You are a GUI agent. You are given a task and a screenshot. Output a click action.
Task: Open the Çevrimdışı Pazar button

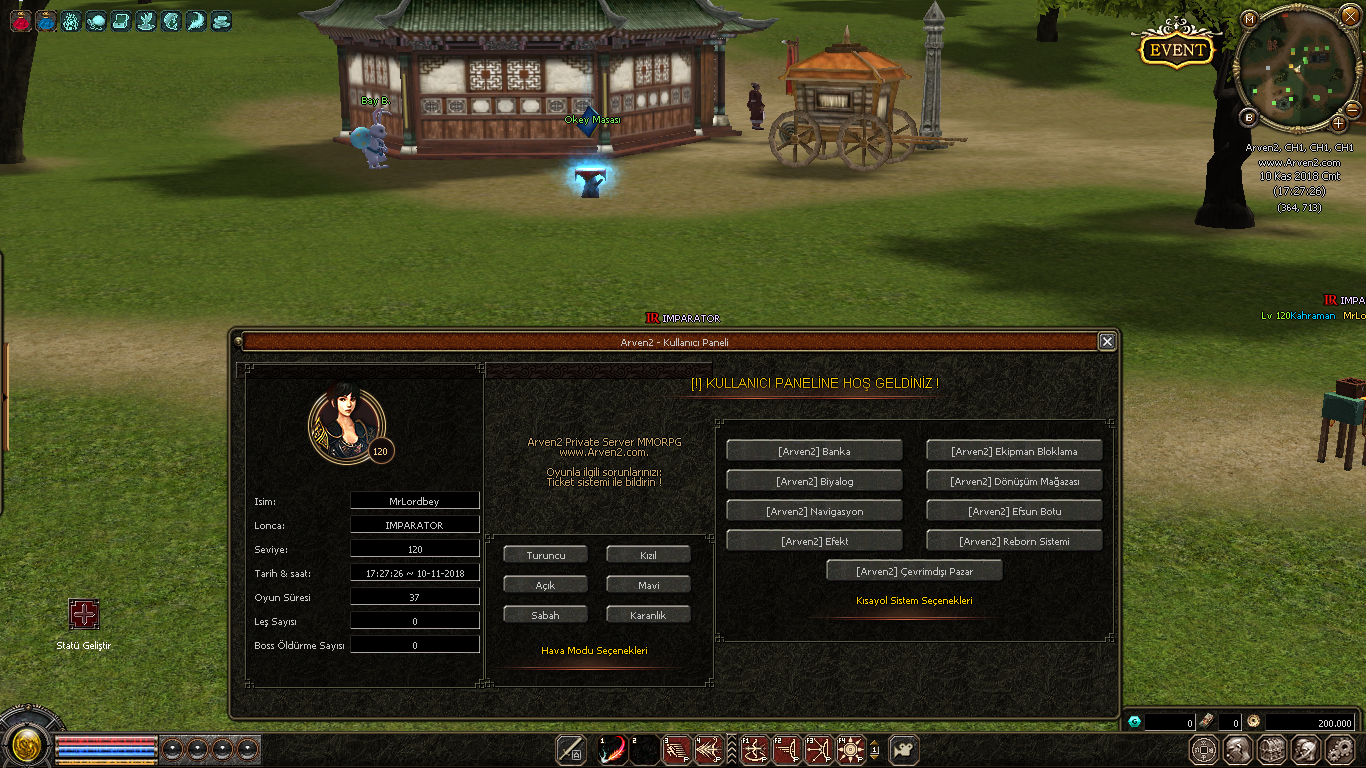pos(914,571)
